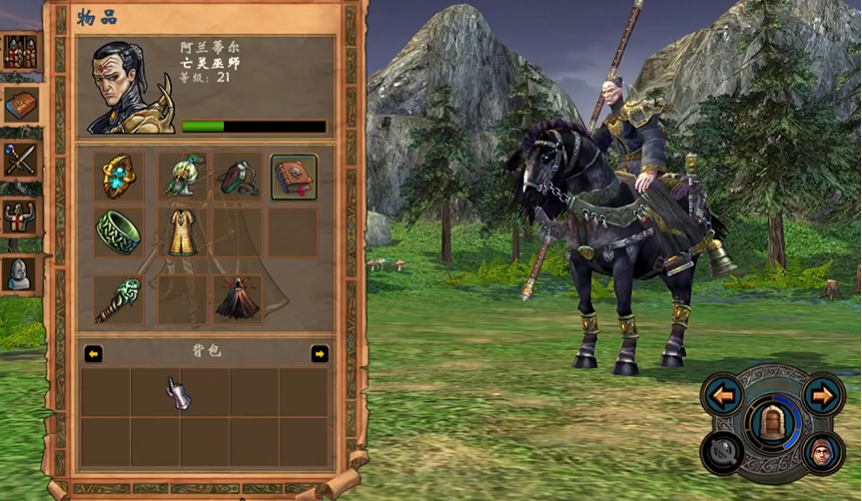Click the hero portrait of 阿兰蒂尔

click(128, 88)
